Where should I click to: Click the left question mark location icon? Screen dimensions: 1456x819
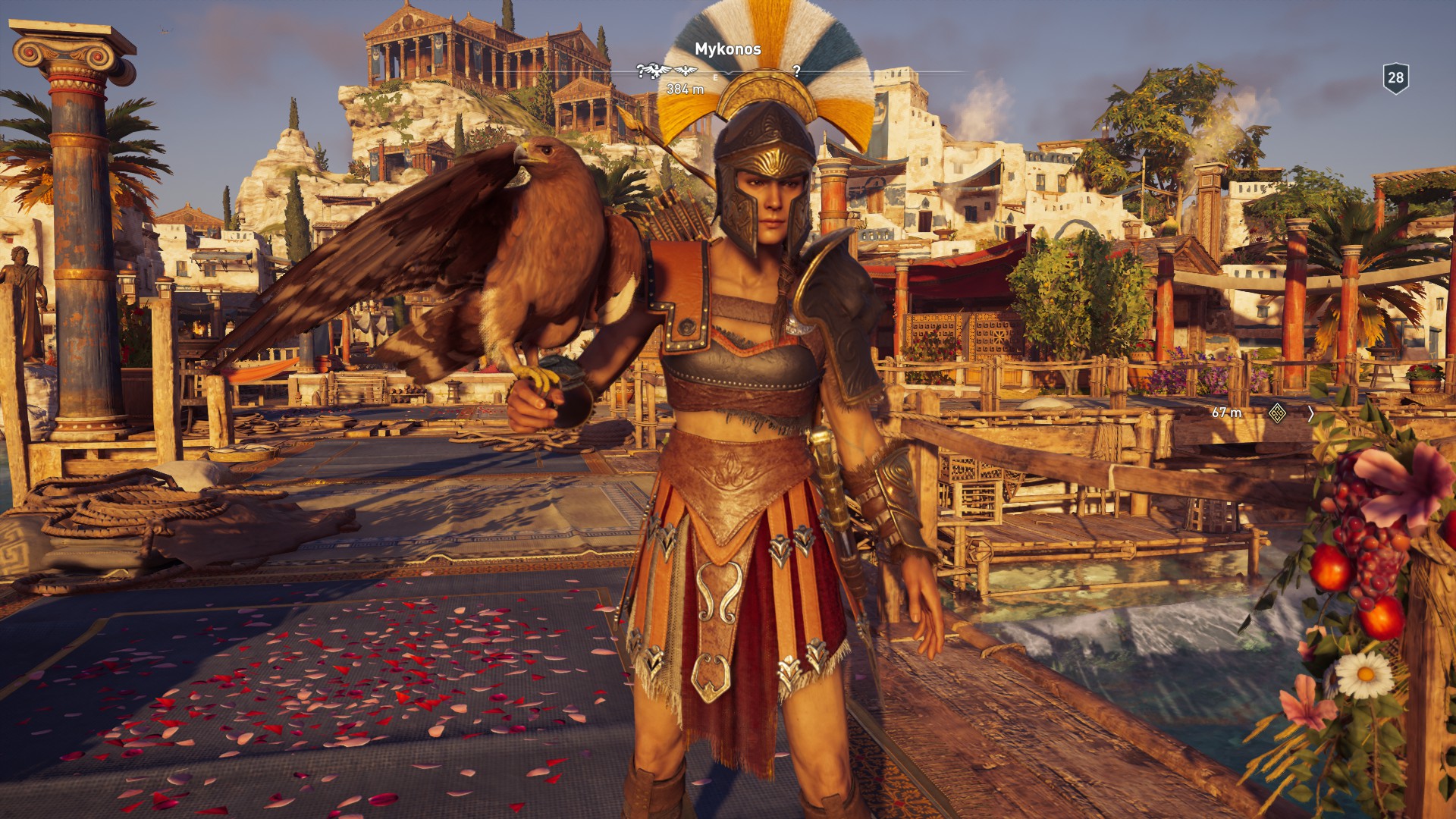[641, 72]
